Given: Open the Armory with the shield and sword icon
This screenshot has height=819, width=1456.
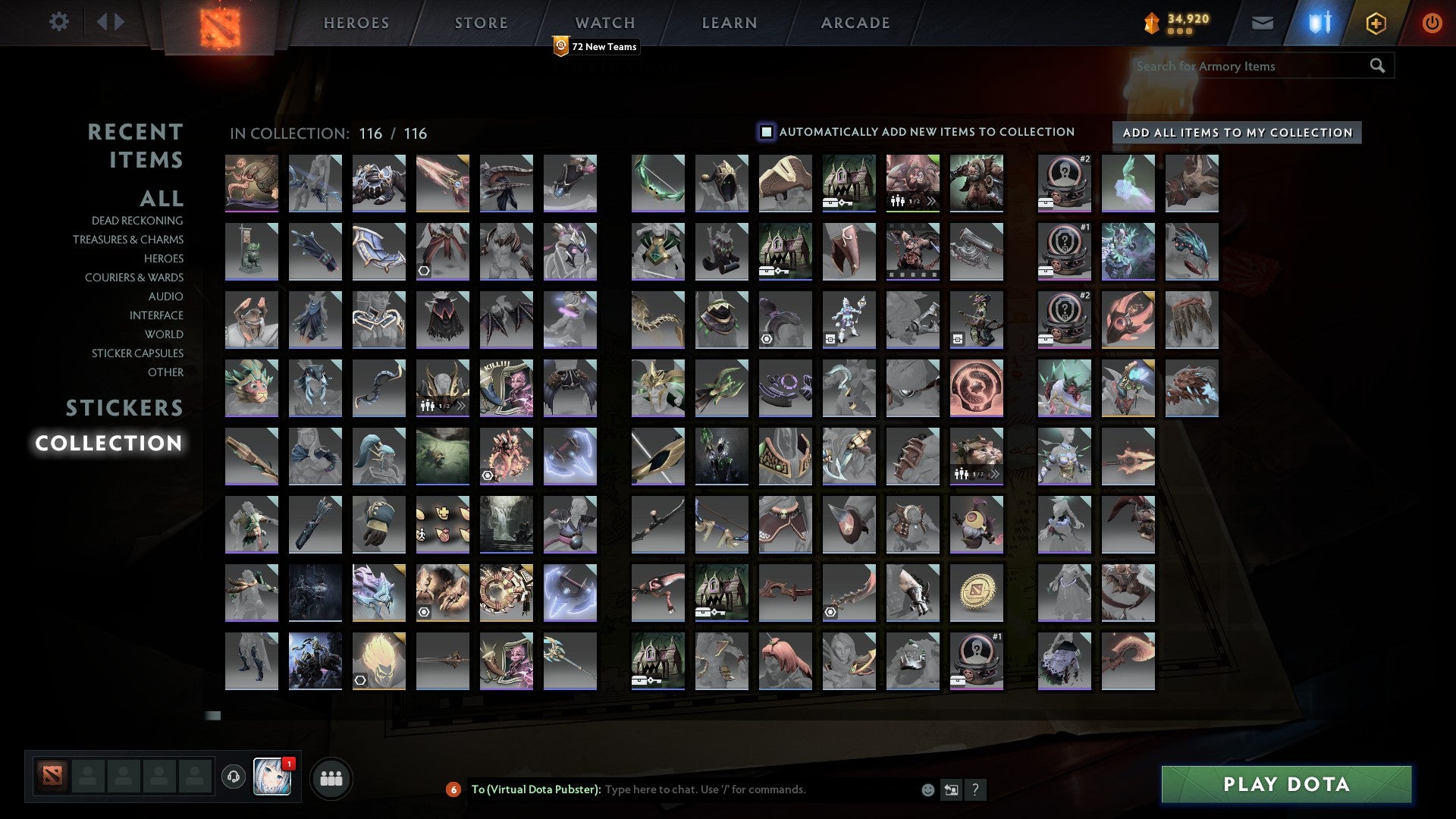Looking at the screenshot, I should 1318,22.
